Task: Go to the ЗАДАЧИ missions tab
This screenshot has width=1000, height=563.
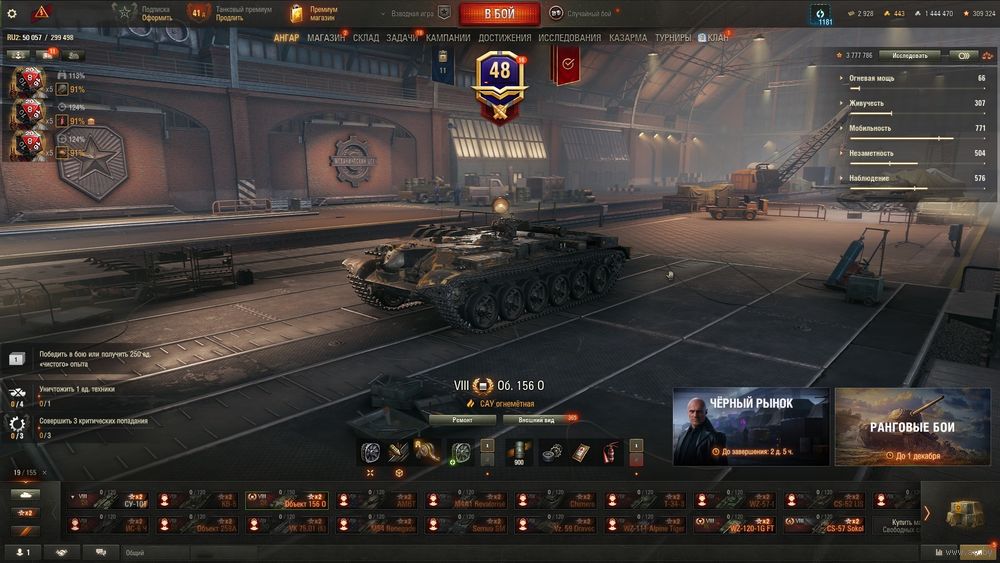Action: (402, 38)
